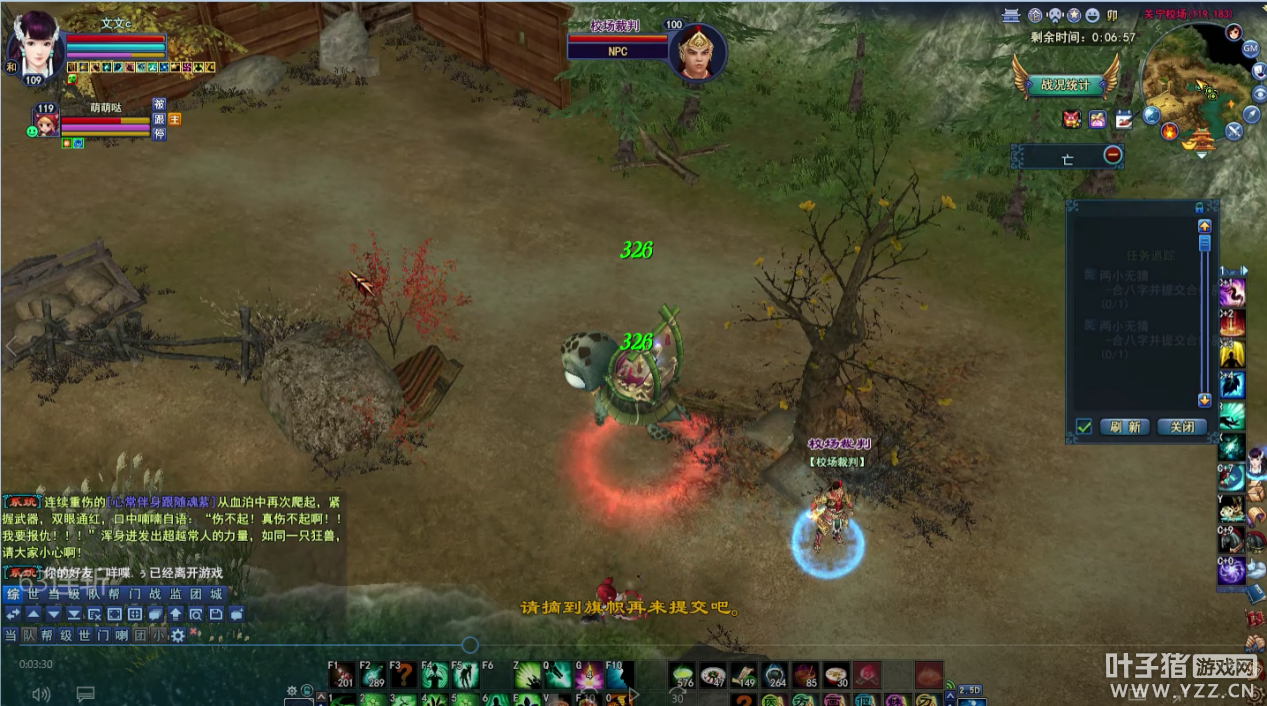Open the crossed swords icon by minimap
Image resolution: width=1267 pixels, height=706 pixels.
click(1234, 130)
